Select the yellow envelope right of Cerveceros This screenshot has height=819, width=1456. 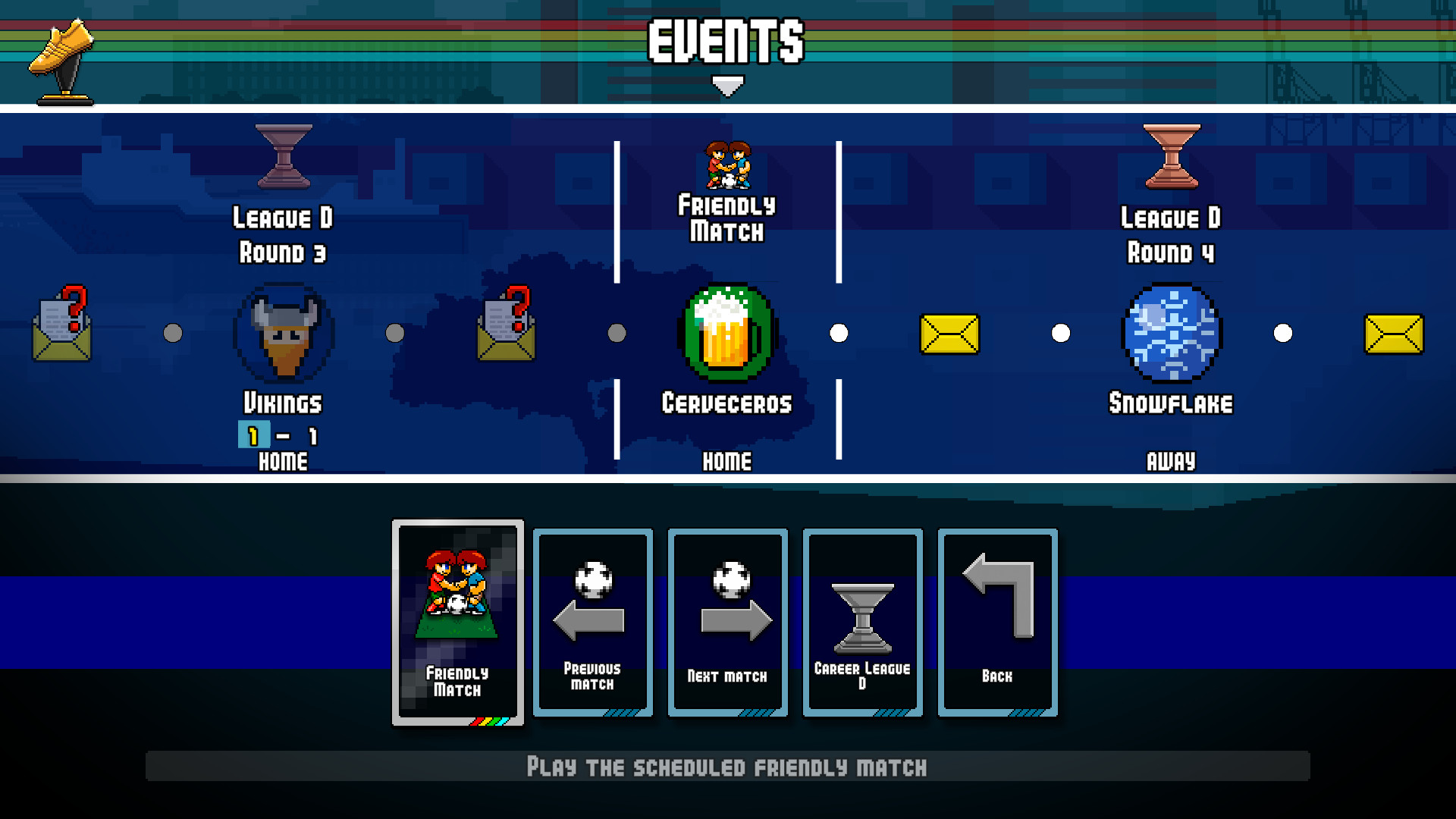(x=950, y=332)
